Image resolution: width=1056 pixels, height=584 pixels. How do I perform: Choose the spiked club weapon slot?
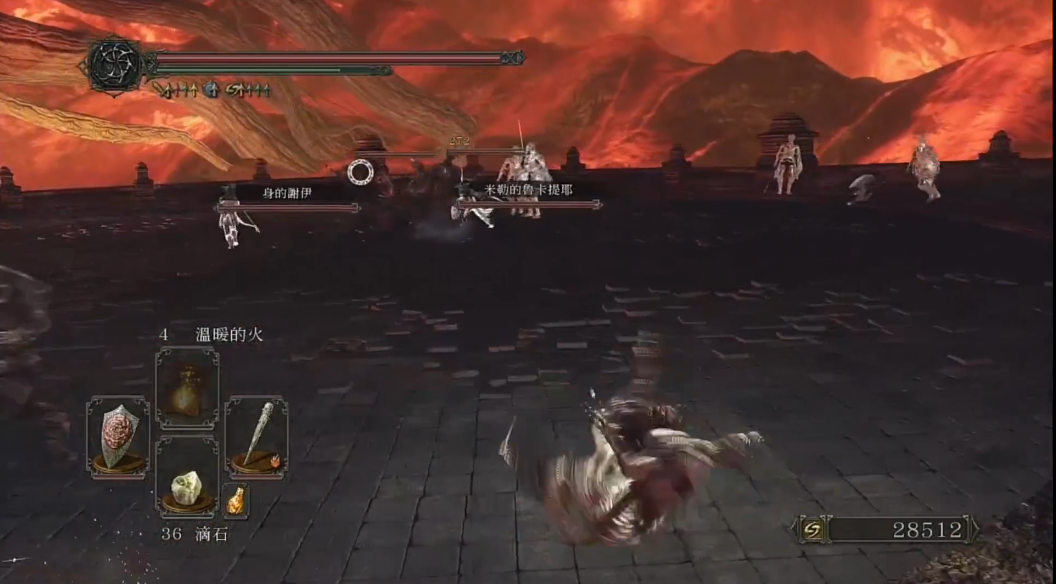pos(256,436)
